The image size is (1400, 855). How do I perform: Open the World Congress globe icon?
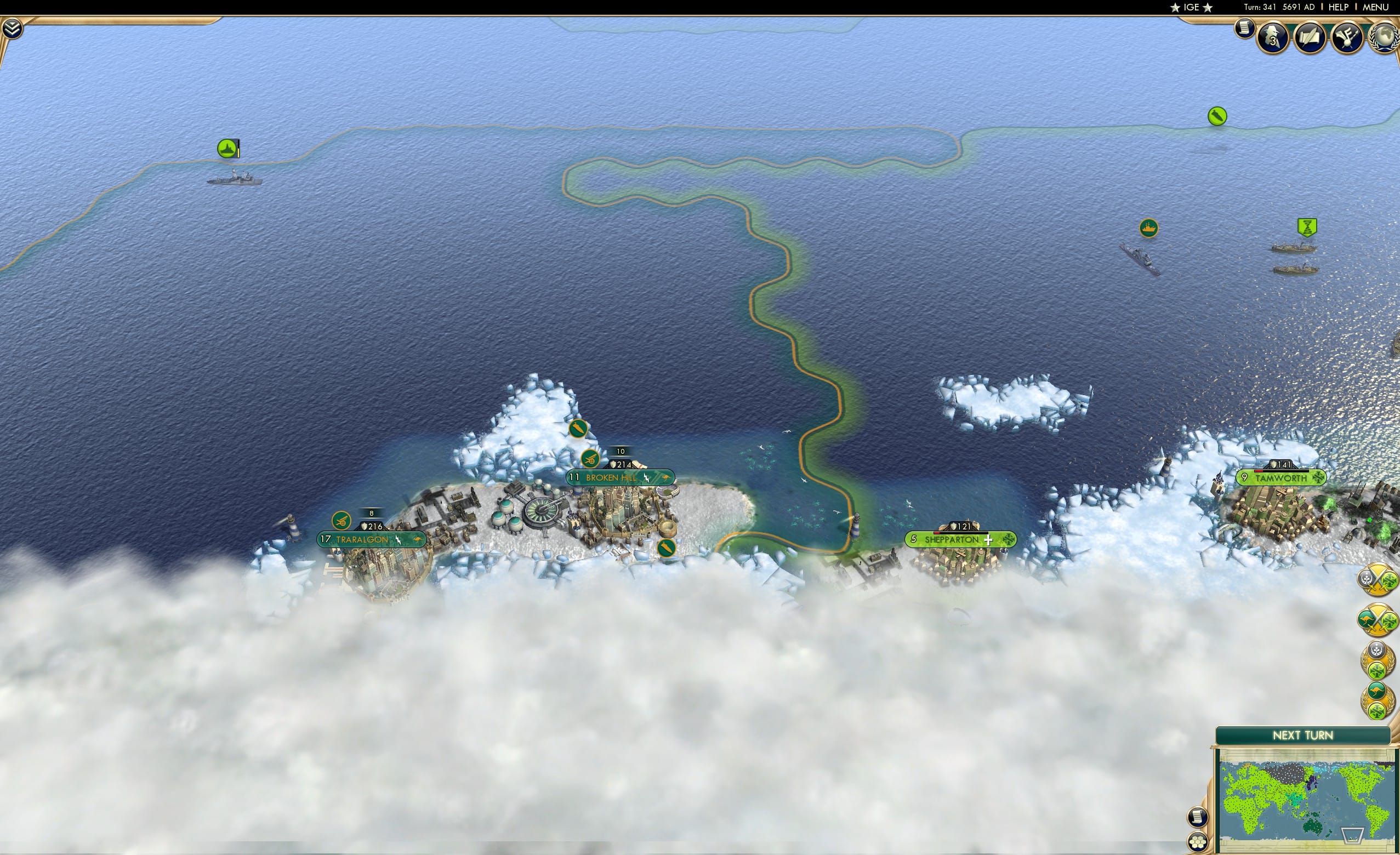pyautogui.click(x=1385, y=38)
